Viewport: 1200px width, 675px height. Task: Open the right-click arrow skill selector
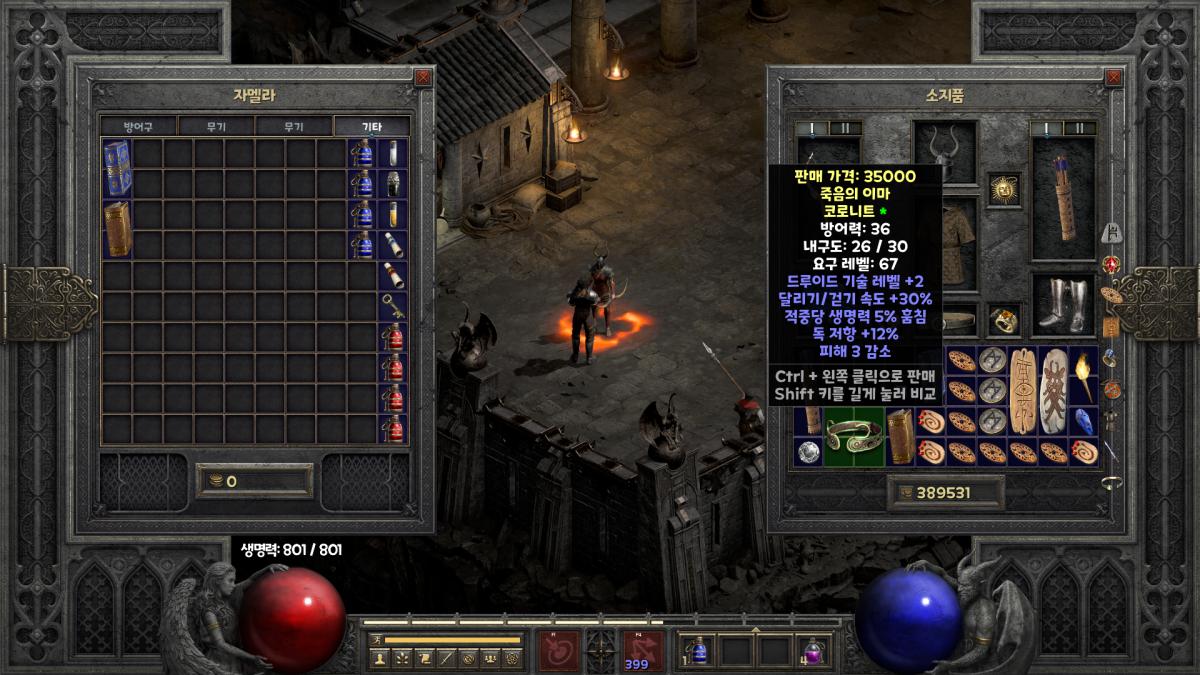click(x=643, y=650)
